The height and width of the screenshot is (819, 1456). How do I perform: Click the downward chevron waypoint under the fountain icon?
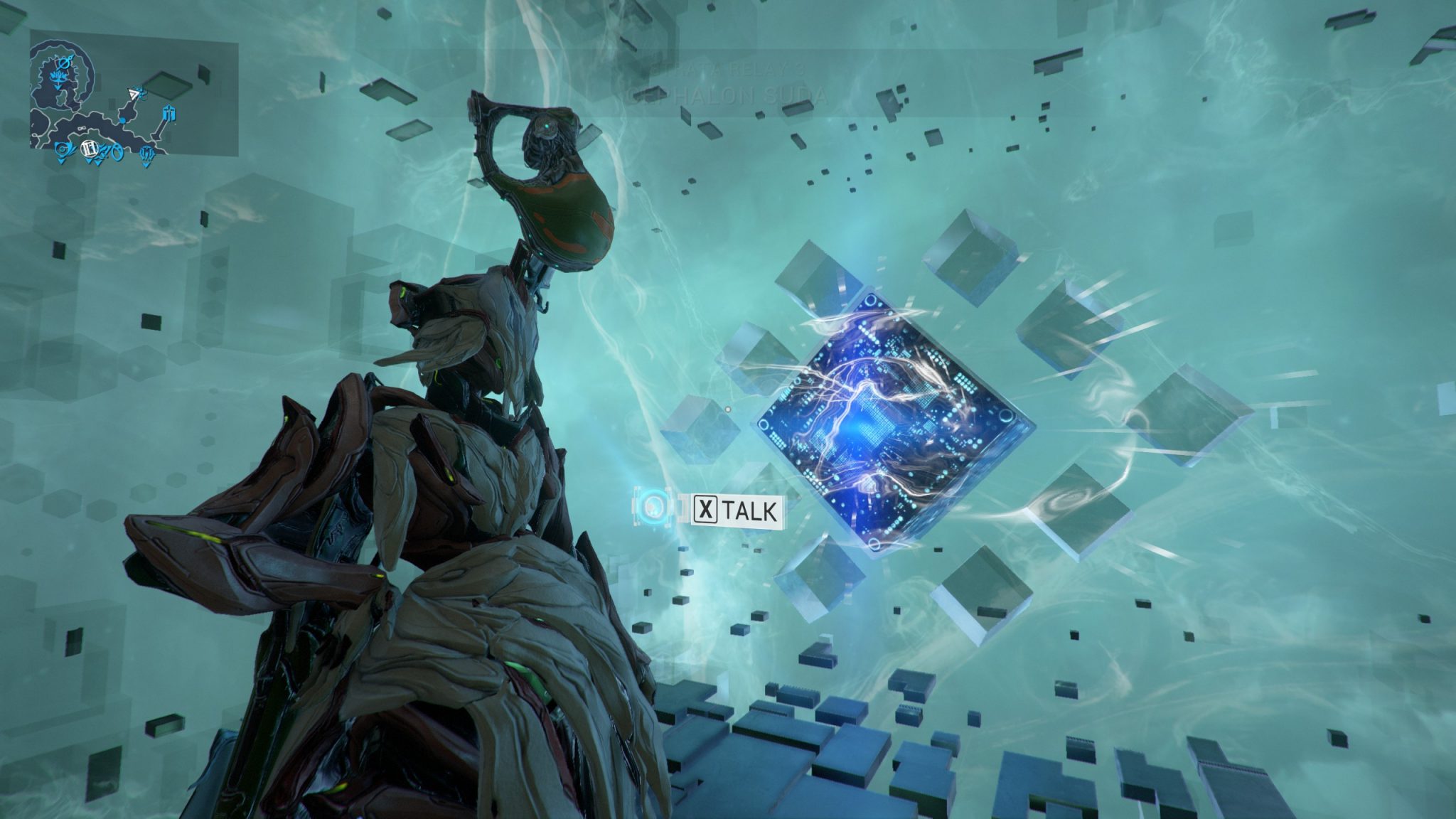point(57,87)
